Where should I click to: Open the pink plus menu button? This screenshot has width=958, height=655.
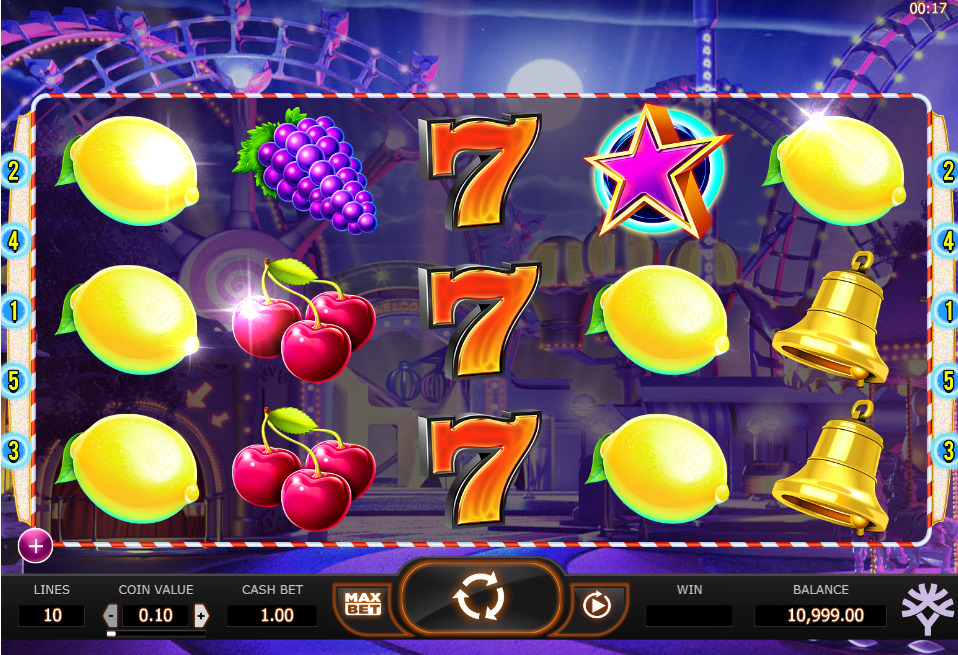[x=36, y=545]
